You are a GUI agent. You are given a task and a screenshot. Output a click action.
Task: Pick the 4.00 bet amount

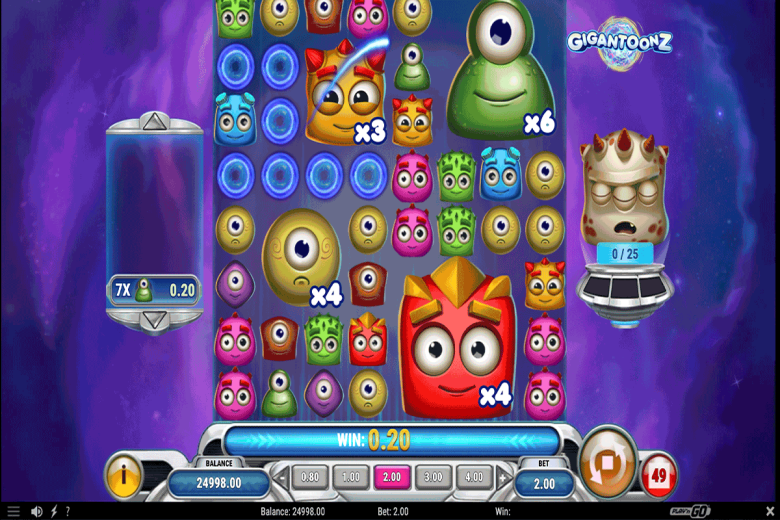474,477
